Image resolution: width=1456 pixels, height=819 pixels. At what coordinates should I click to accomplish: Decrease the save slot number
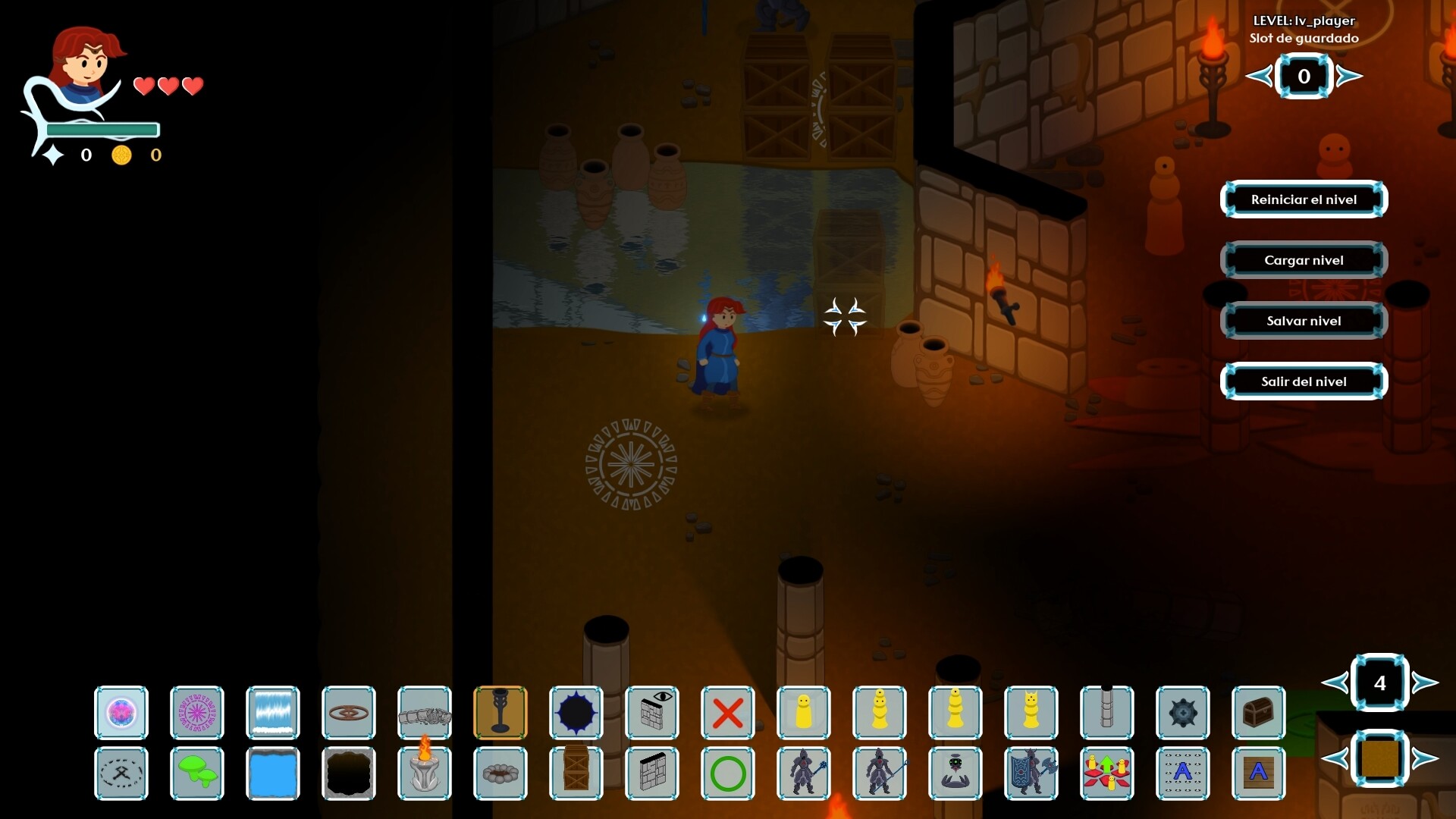click(x=1260, y=76)
